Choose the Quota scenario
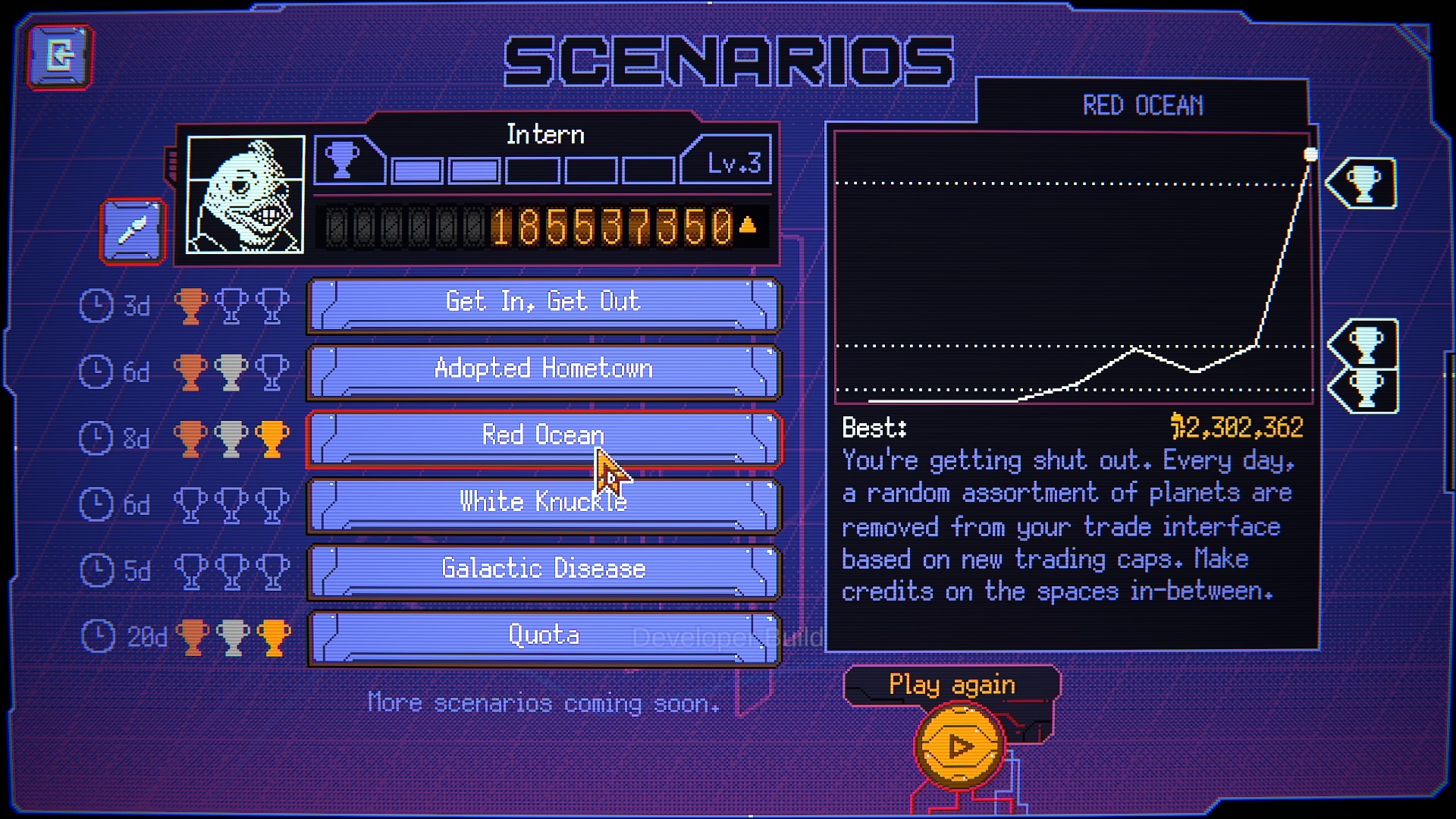The width and height of the screenshot is (1456, 819). coord(543,638)
